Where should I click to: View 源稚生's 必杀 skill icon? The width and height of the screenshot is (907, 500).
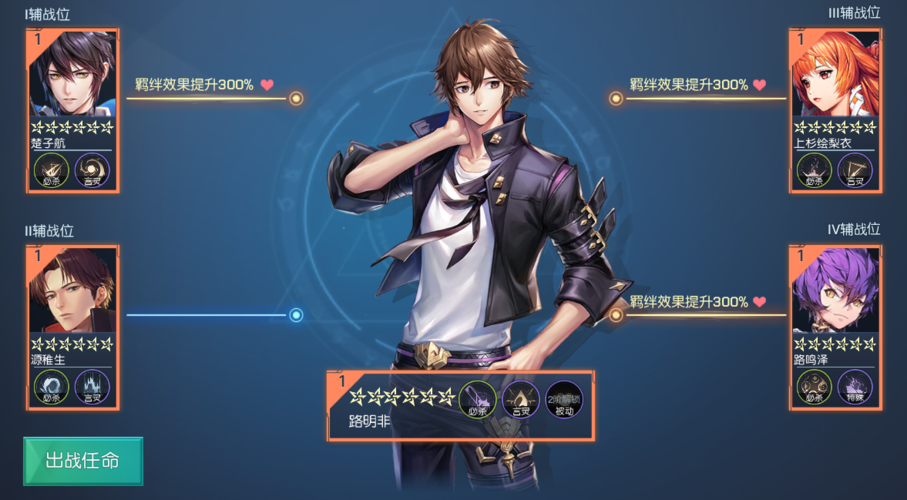coord(51,386)
